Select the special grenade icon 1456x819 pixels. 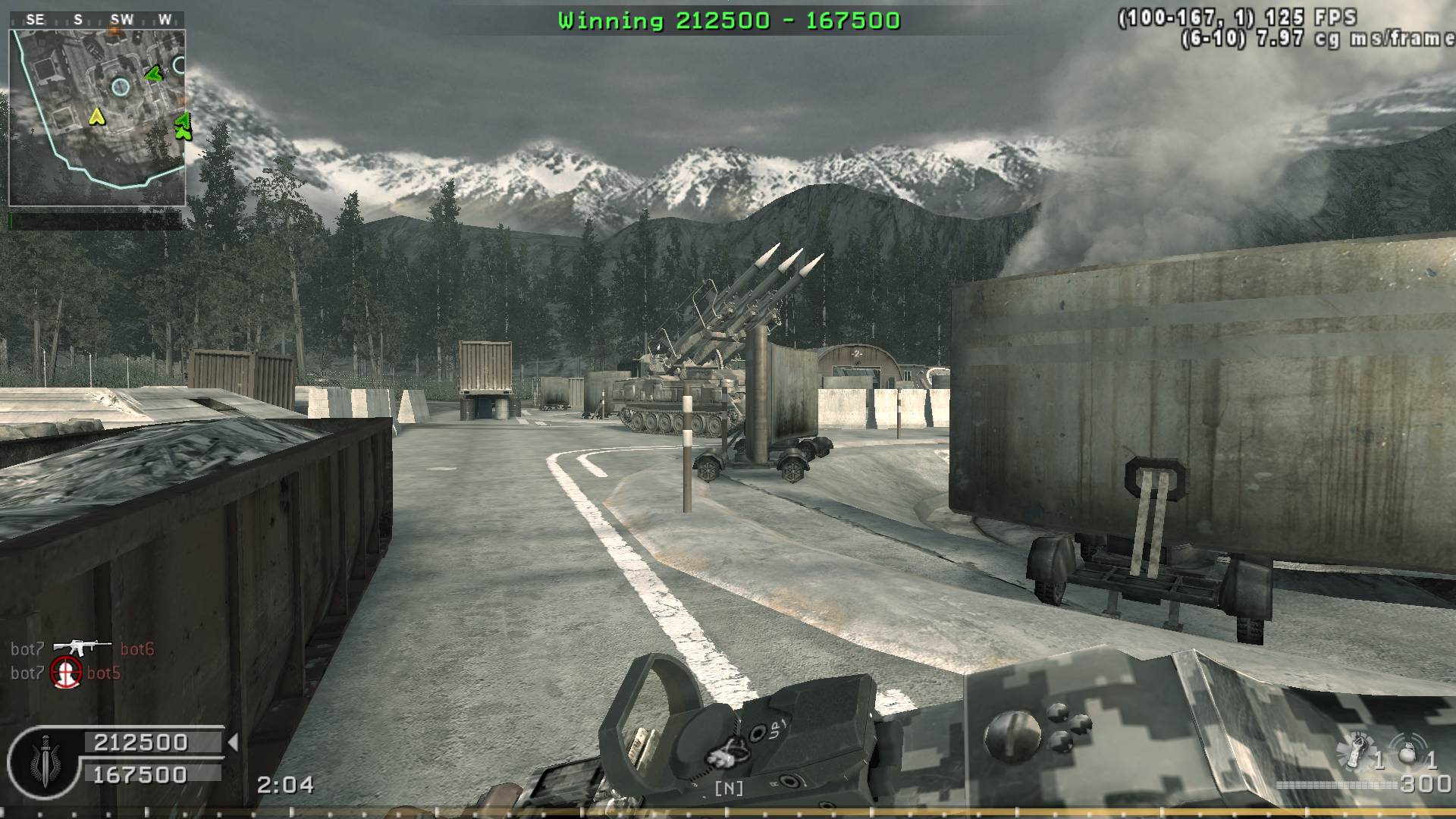click(x=1356, y=751)
